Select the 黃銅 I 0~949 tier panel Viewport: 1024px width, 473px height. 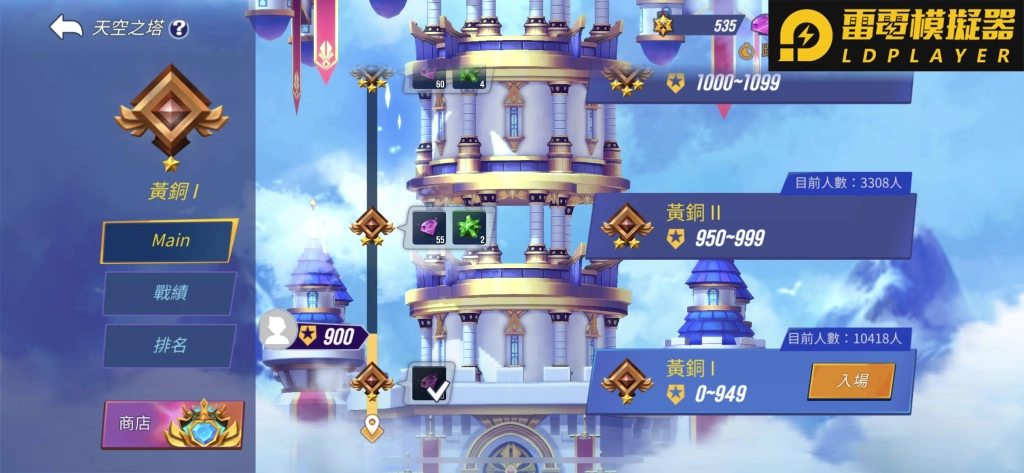pyautogui.click(x=700, y=381)
